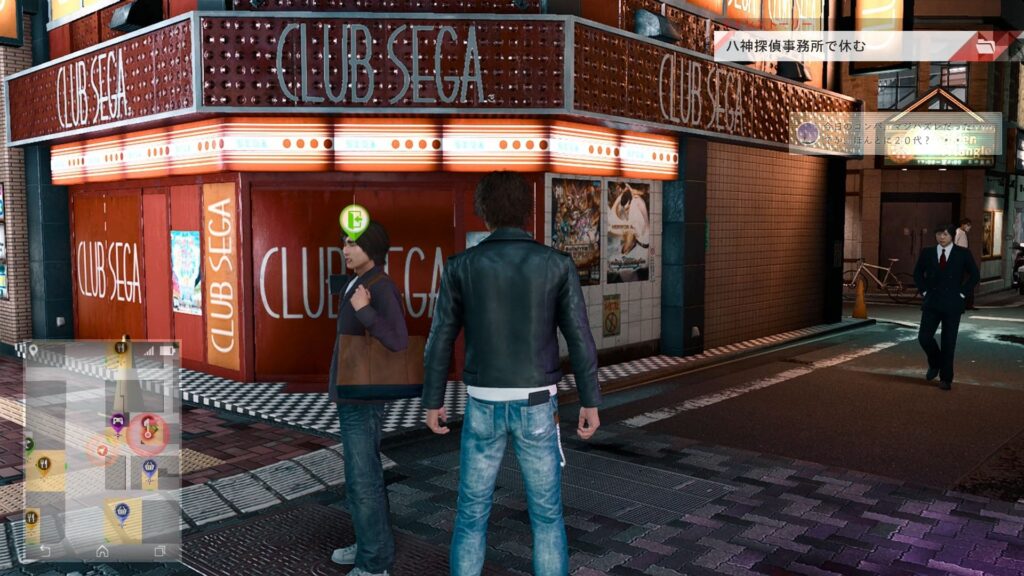Tap the phone back arrow below minimap

click(x=44, y=550)
